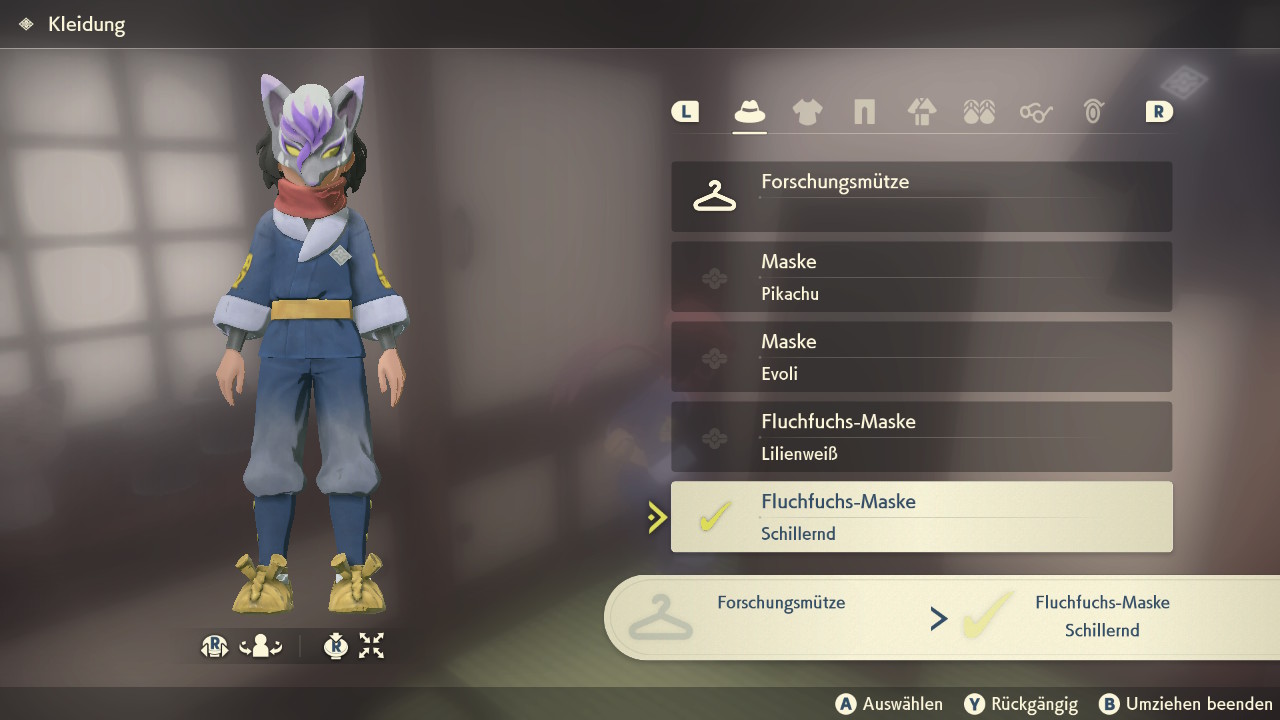The image size is (1280, 720).
Task: Choose the Pikachu Maske entry
Action: coord(921,277)
